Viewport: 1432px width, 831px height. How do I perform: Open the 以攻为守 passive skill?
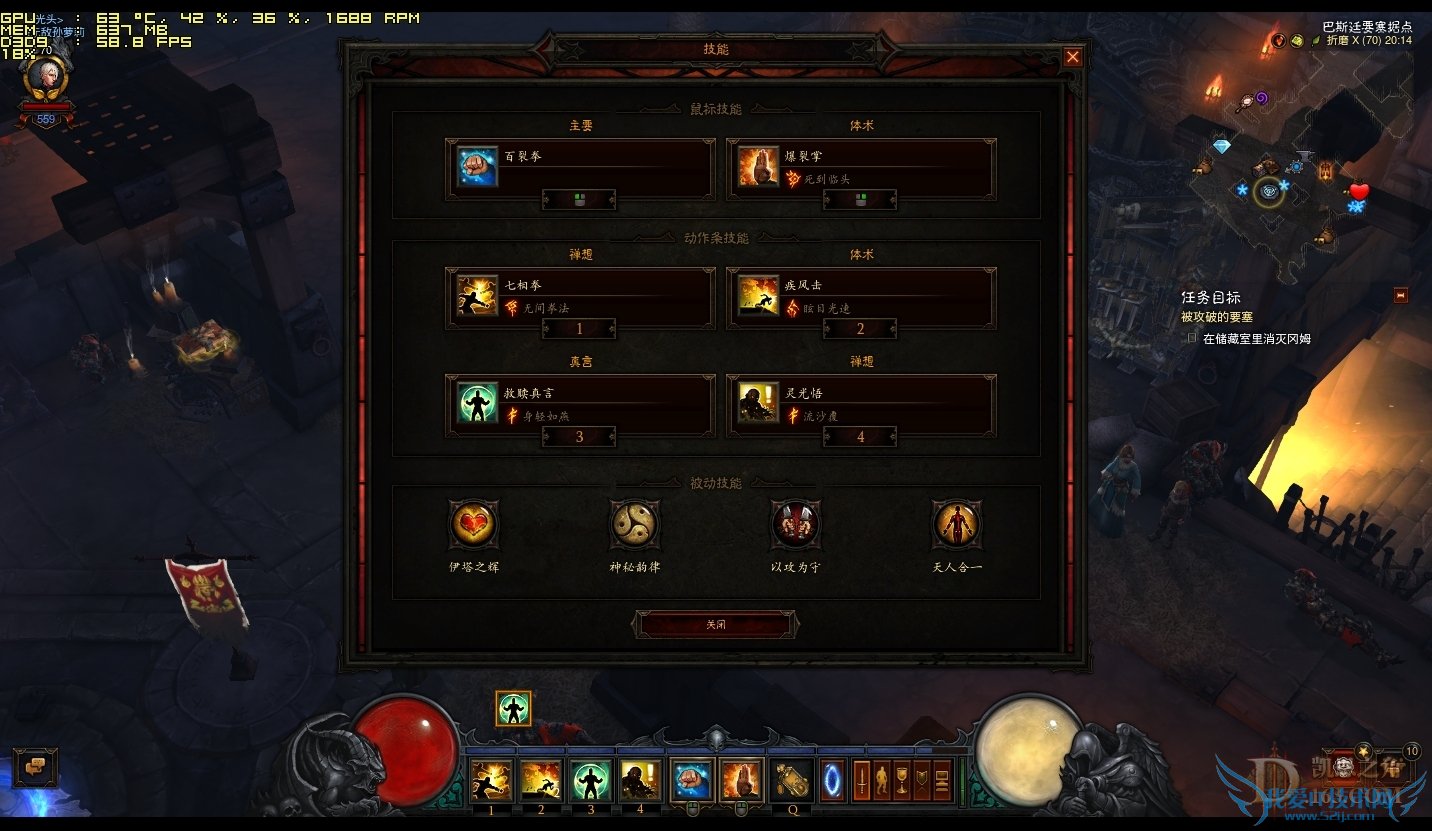pyautogui.click(x=796, y=524)
